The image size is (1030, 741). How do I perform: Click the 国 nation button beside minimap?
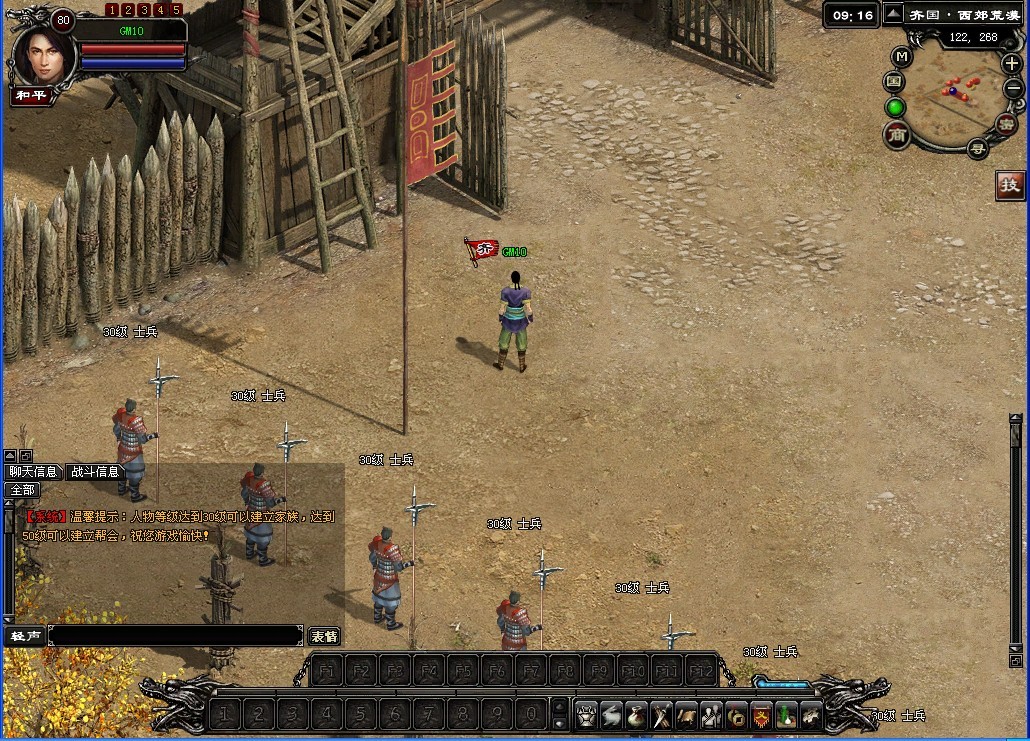(894, 81)
